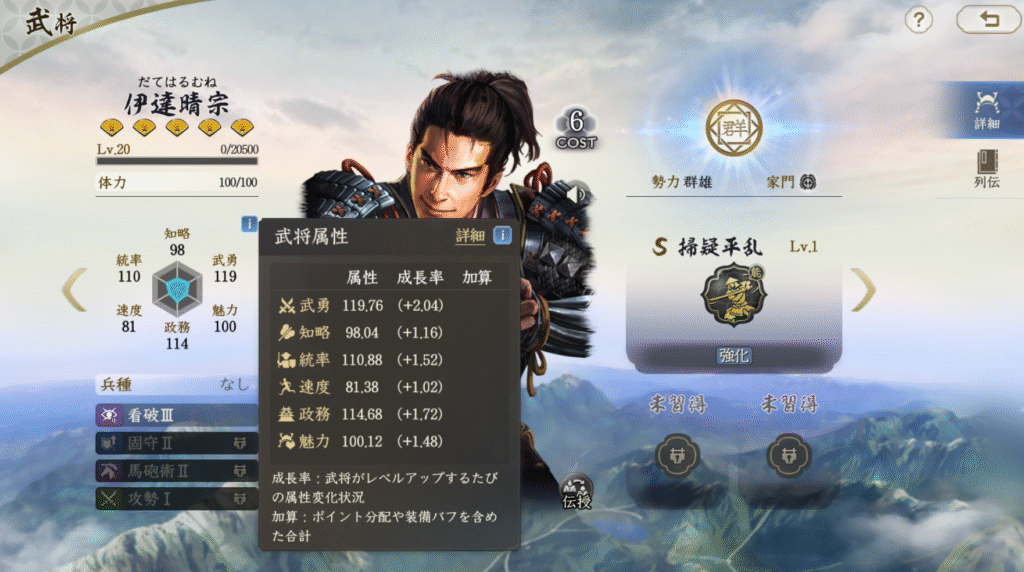This screenshot has height=572, width=1024.
Task: Select the 馬砲術Ⅱ skill row
Action: coord(175,469)
